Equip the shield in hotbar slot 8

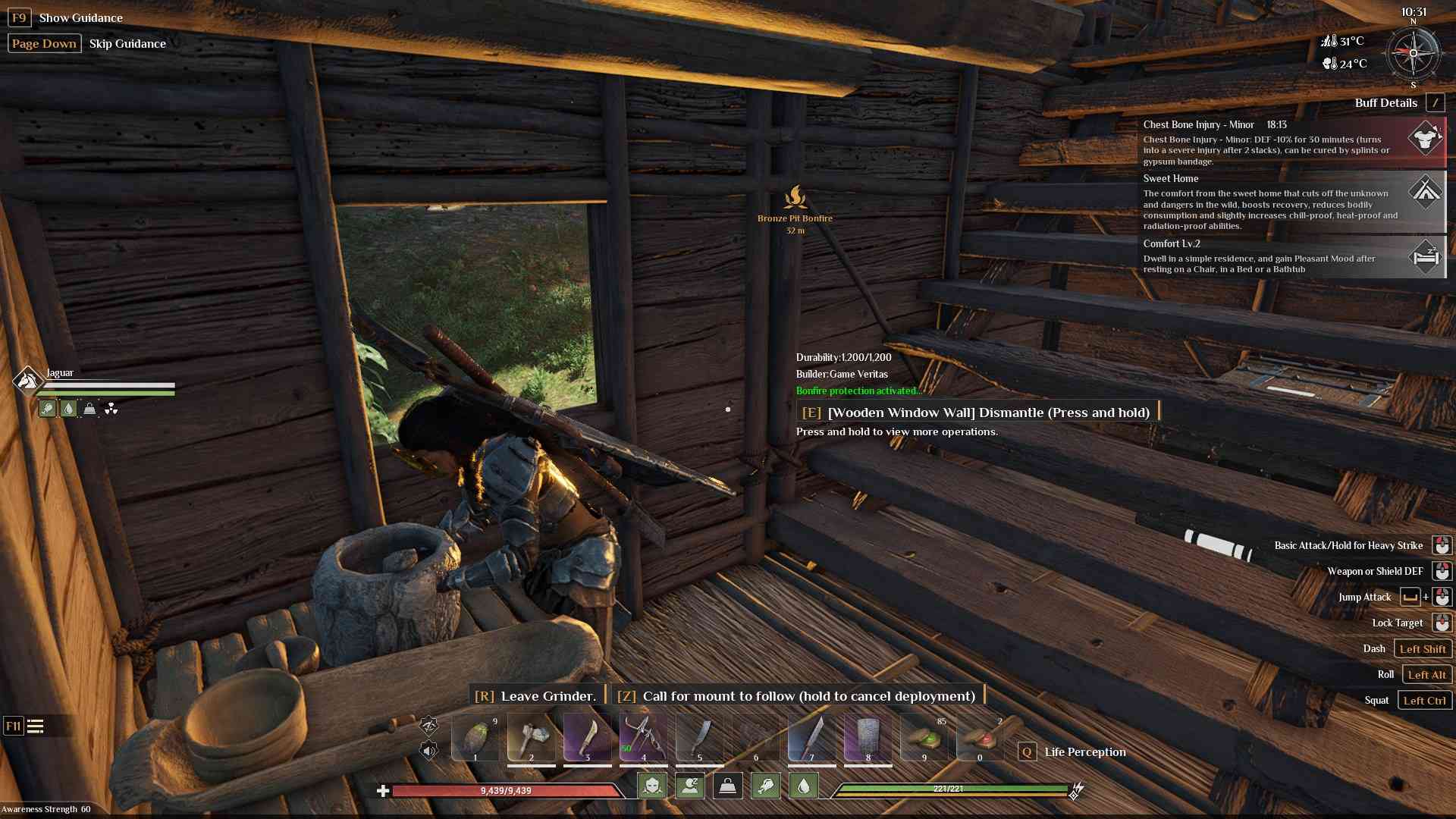pyautogui.click(x=868, y=737)
